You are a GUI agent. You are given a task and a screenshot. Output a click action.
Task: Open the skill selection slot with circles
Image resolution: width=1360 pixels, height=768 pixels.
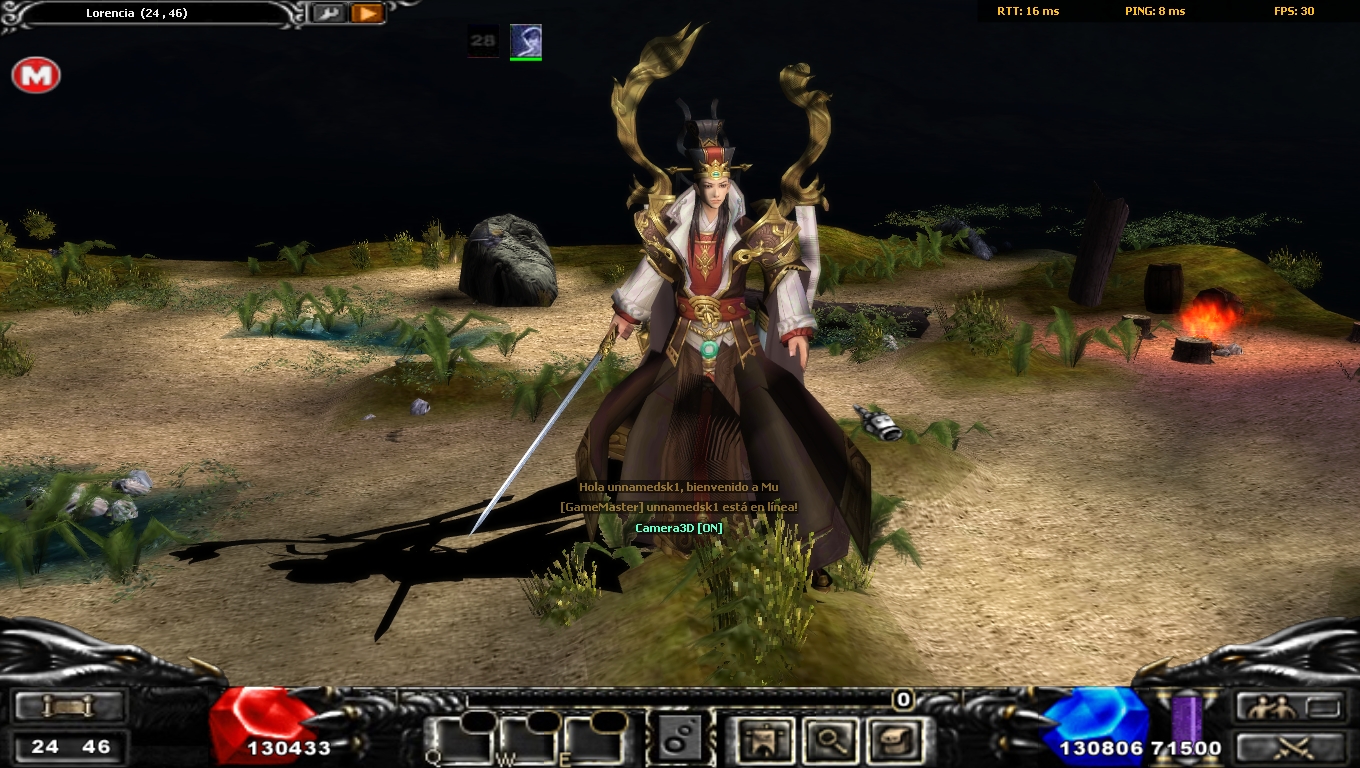(680, 740)
